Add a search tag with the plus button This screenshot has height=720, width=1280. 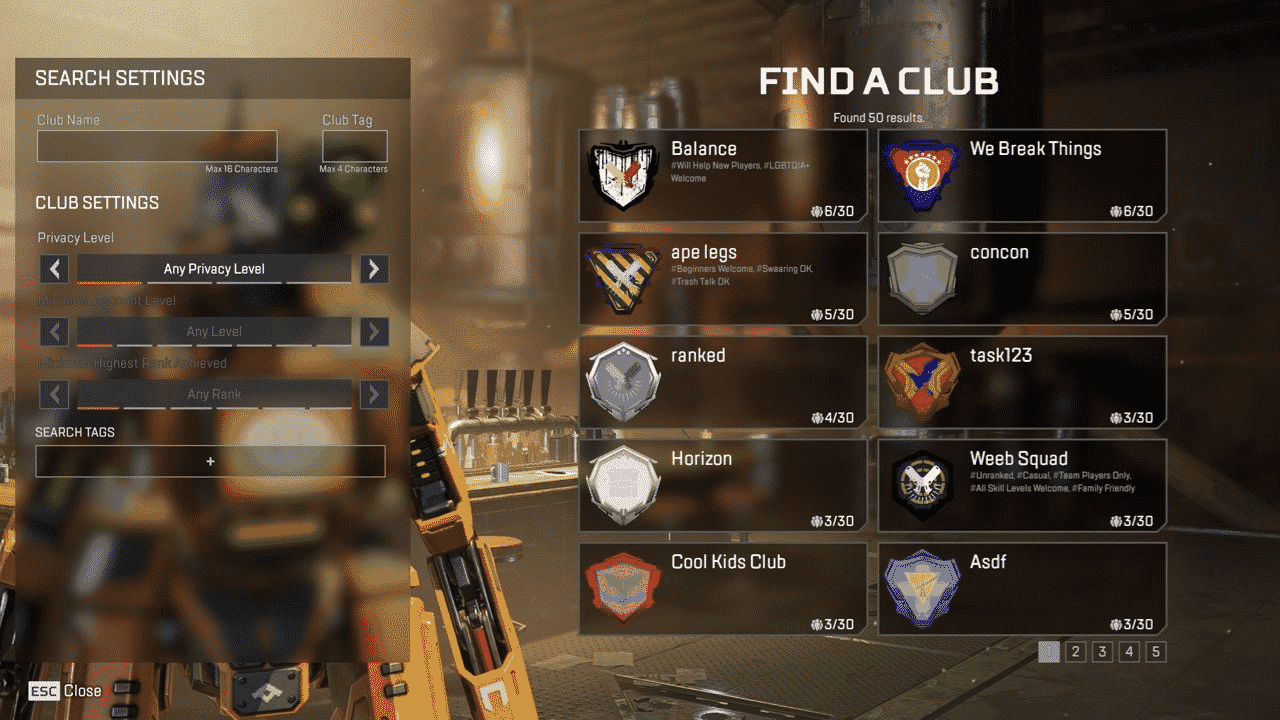point(210,461)
